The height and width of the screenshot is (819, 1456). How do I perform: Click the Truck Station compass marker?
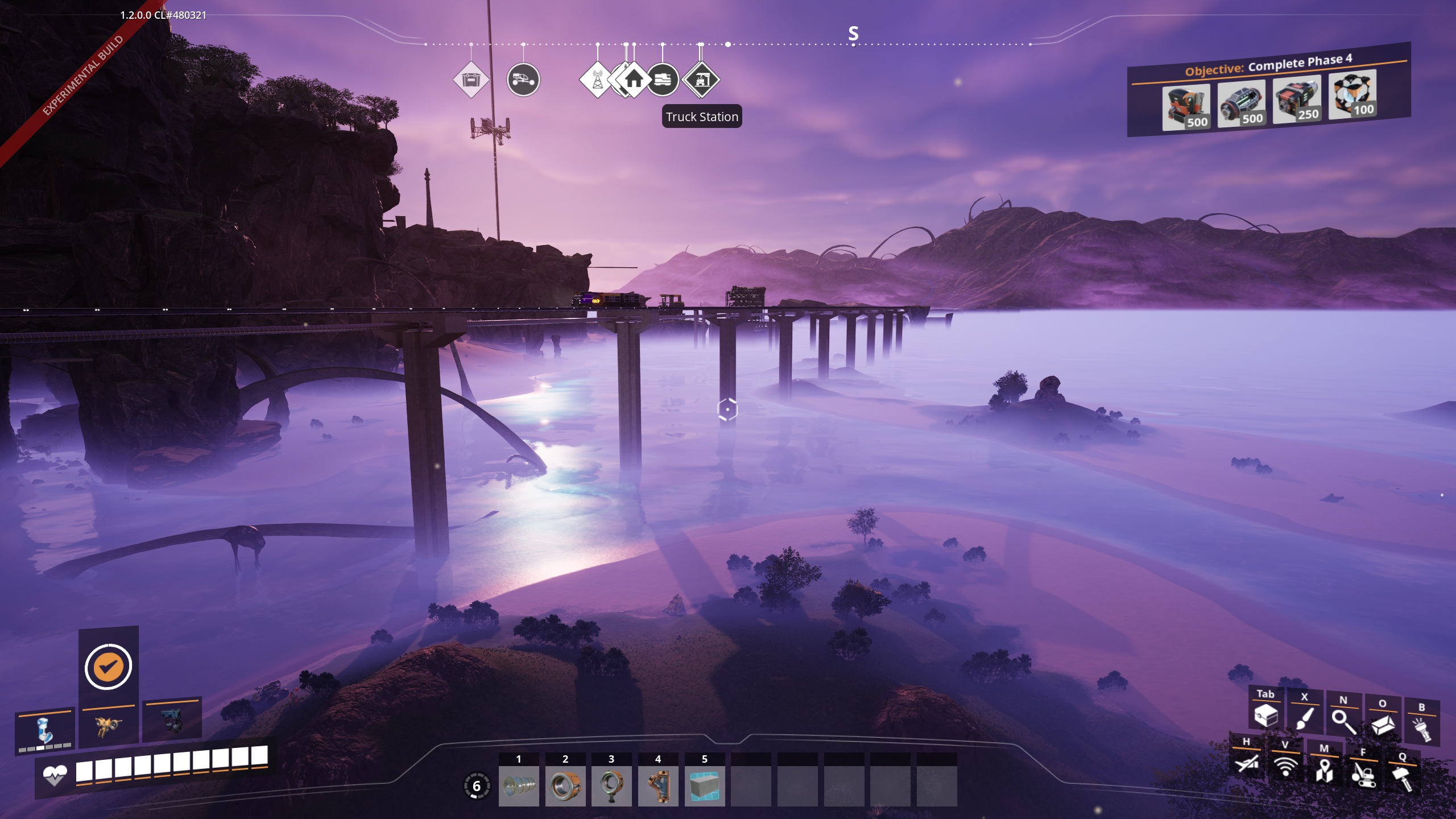701,80
